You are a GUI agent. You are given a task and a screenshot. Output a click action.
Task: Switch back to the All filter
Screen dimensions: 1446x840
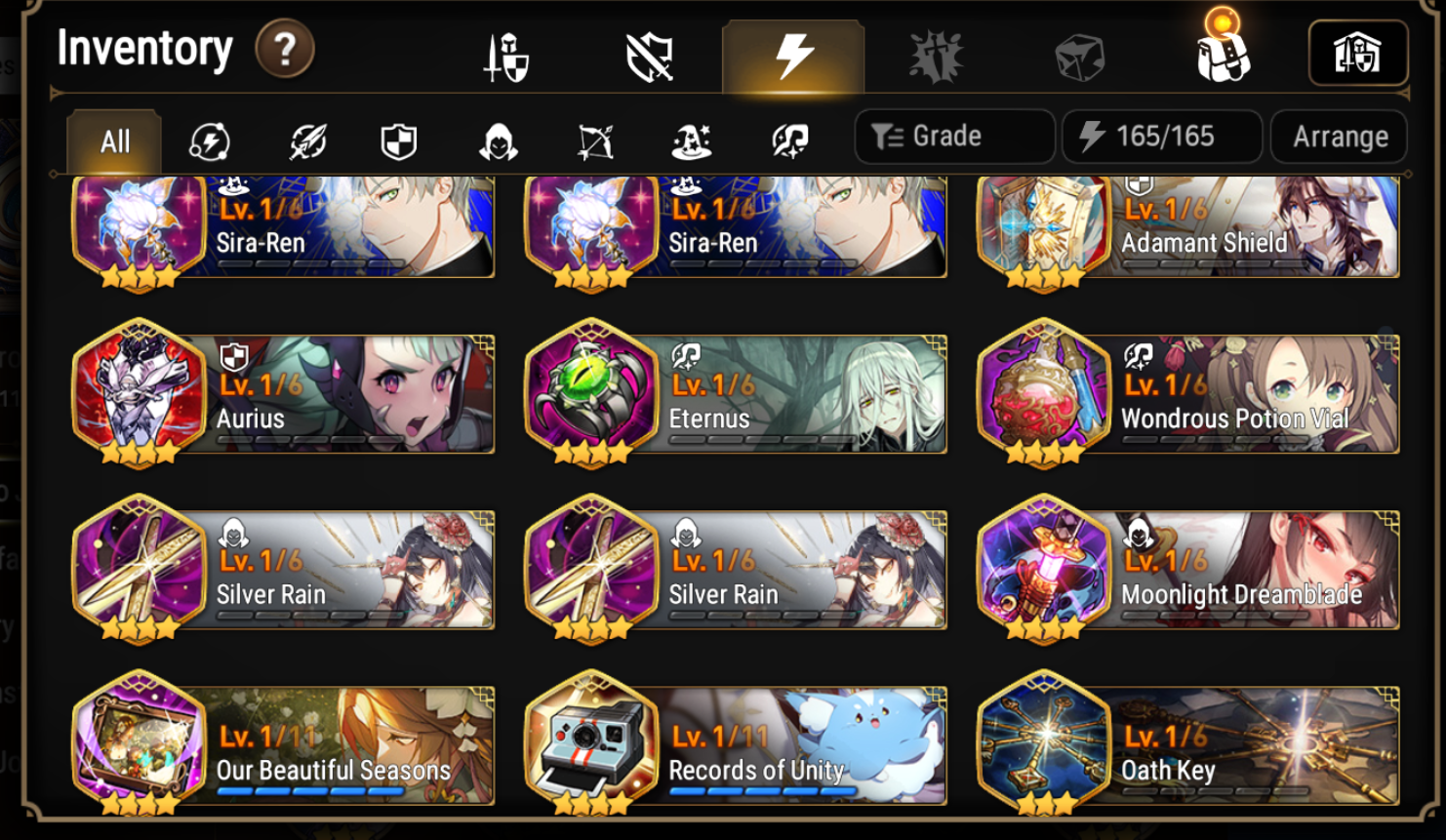point(113,141)
